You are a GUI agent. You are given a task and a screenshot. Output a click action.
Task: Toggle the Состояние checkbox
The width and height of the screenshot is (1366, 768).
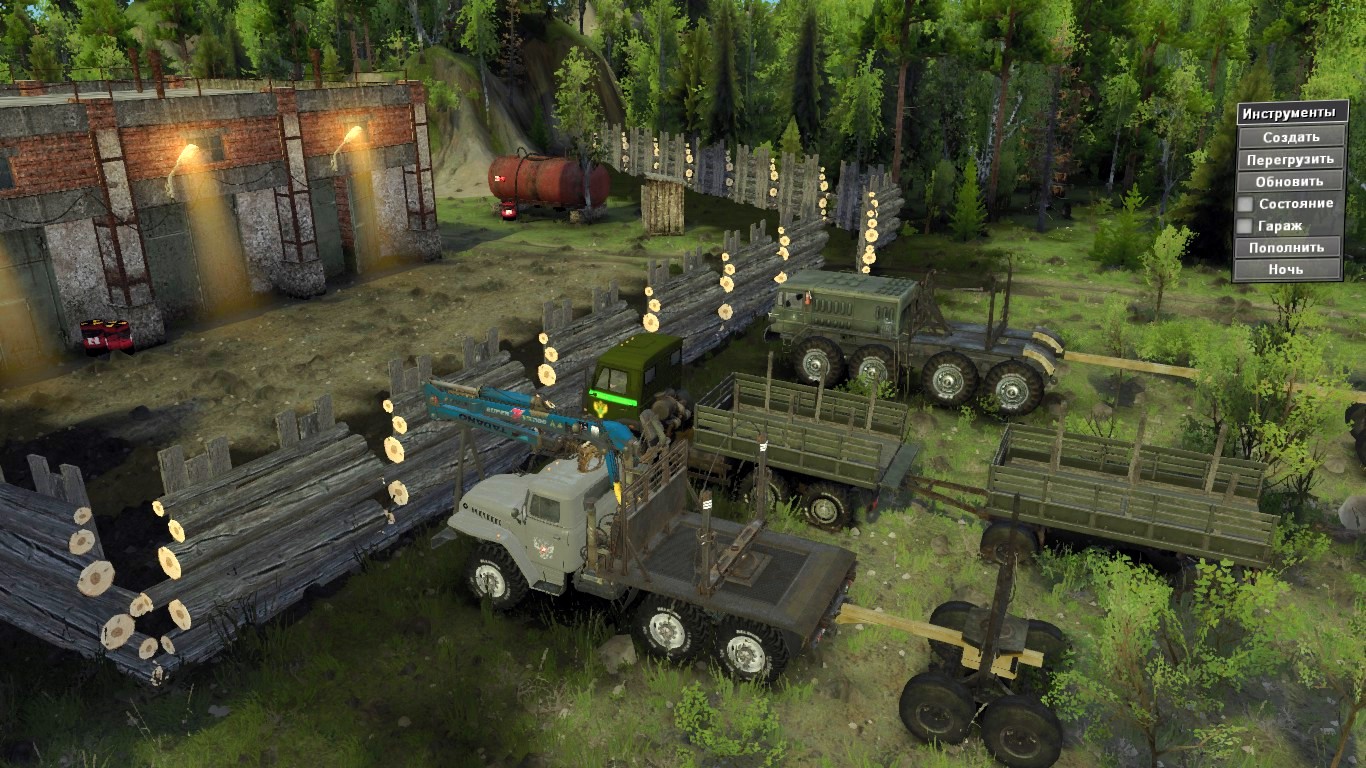click(1246, 204)
